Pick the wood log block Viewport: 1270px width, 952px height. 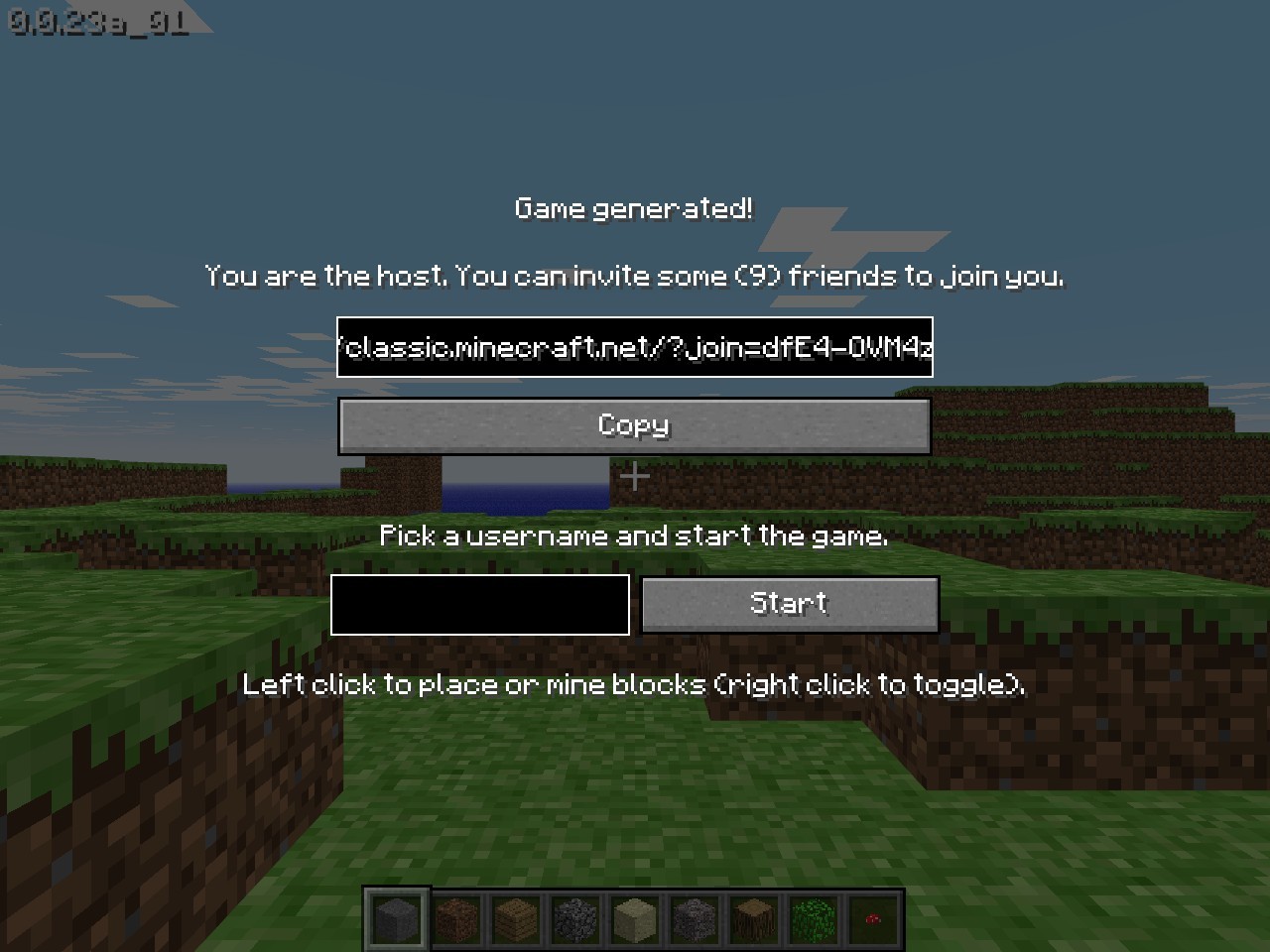753,917
